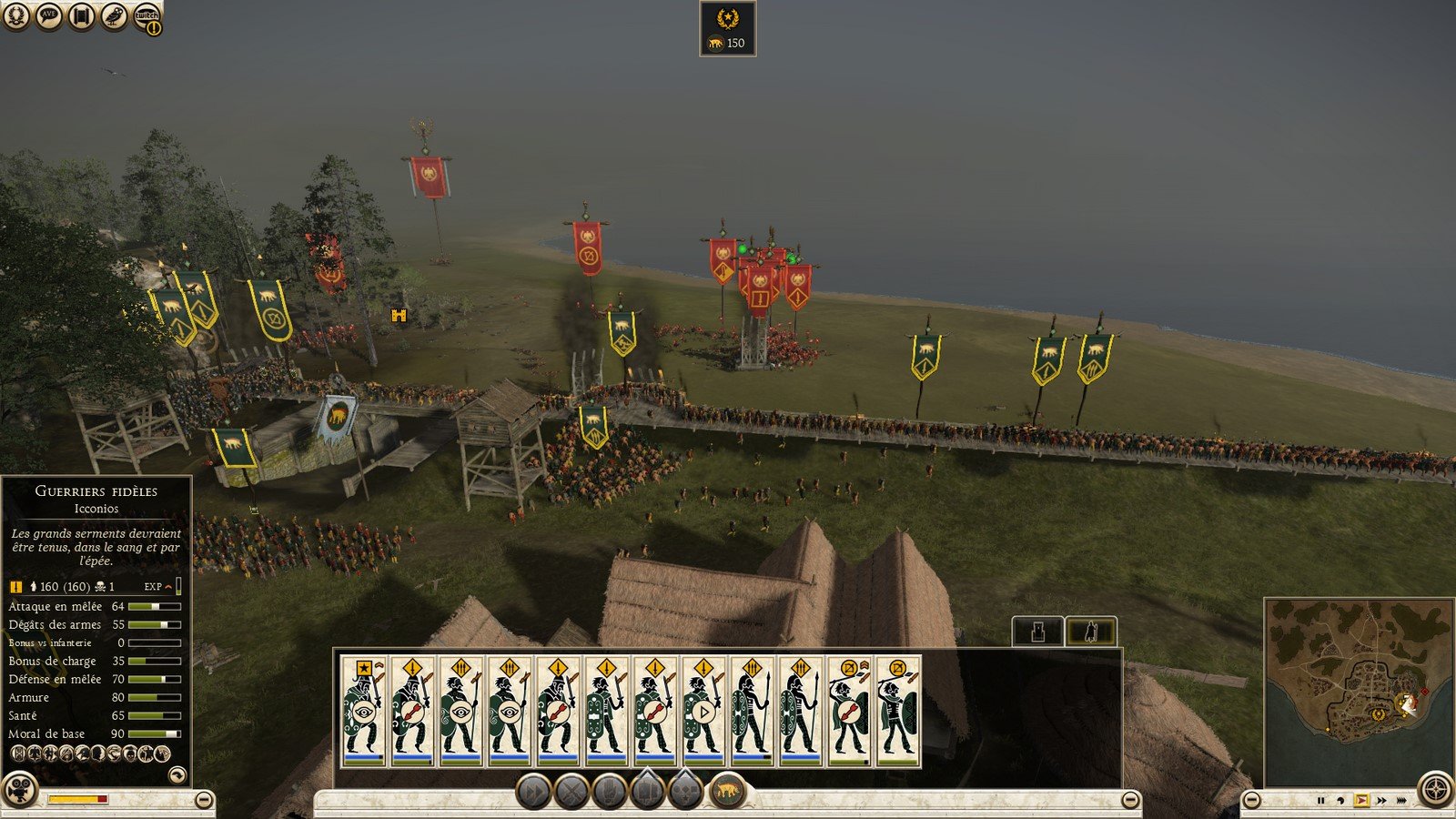The height and width of the screenshot is (819, 1456).
Task: Open the laurel wreath menu button
Action: tap(17, 15)
